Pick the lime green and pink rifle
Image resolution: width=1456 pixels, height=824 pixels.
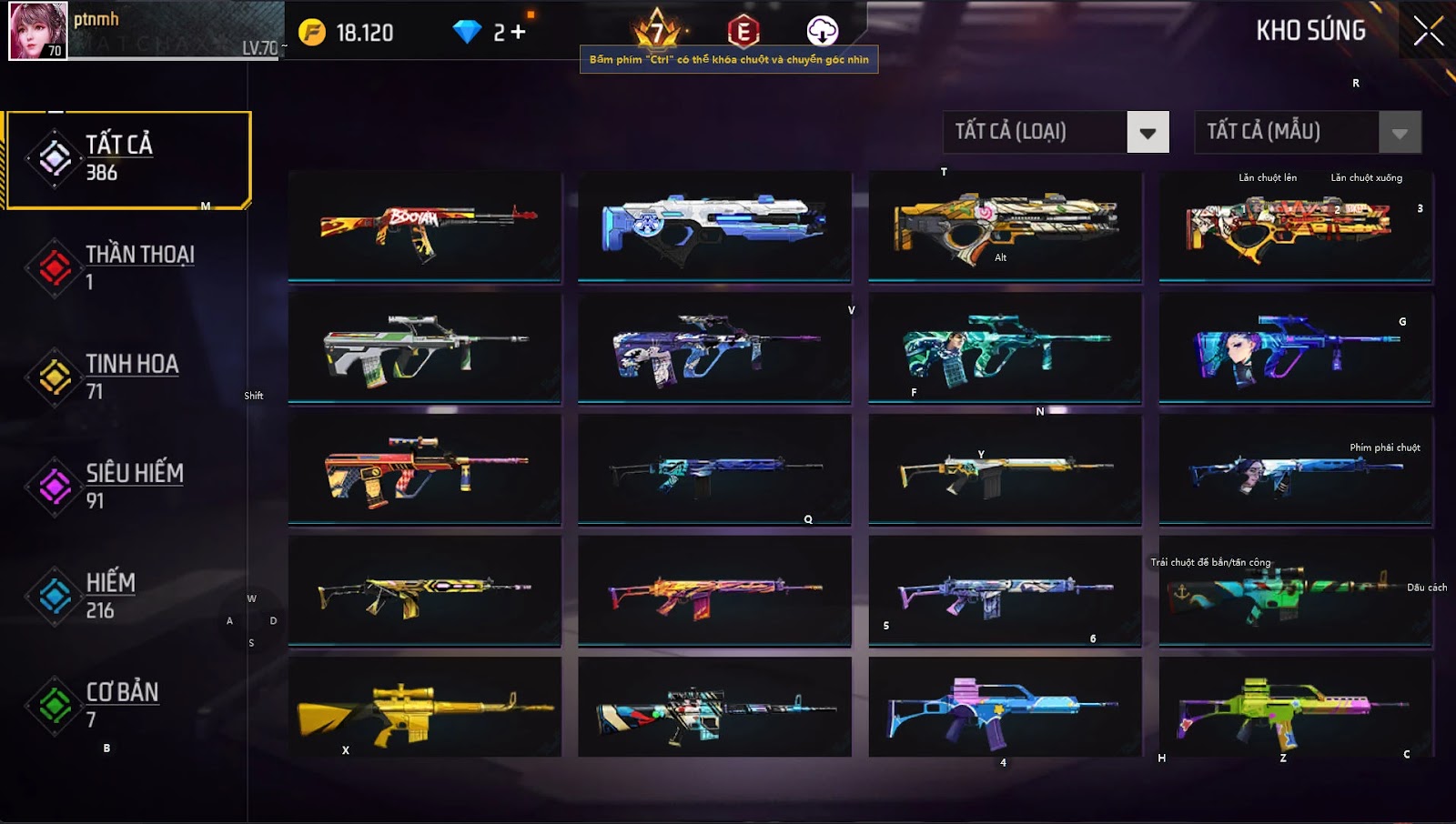pyautogui.click(x=1296, y=707)
